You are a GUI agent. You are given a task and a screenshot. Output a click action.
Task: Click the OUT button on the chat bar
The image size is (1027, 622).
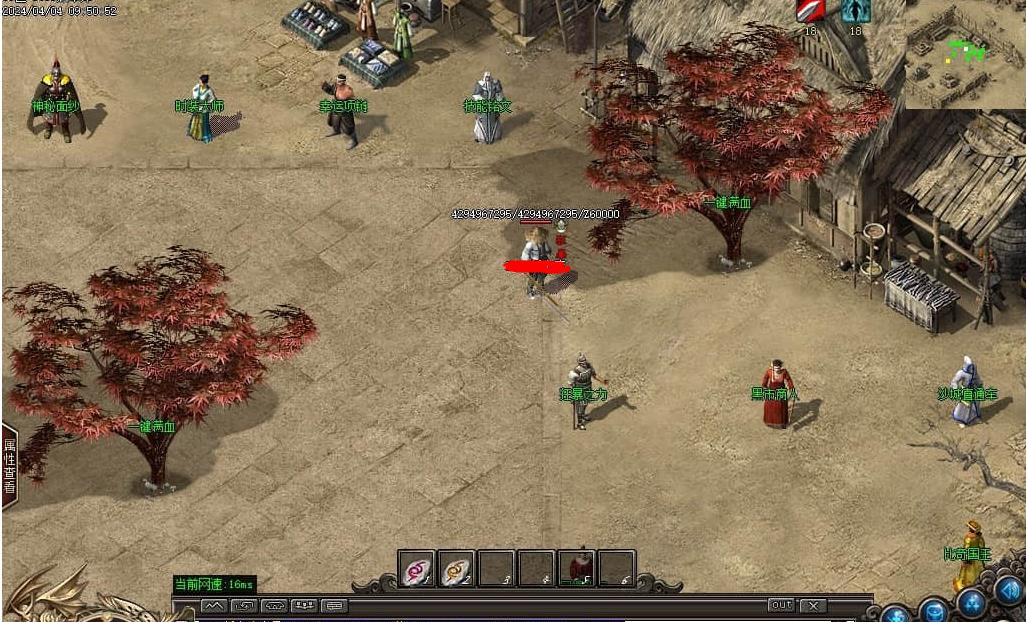tap(781, 605)
